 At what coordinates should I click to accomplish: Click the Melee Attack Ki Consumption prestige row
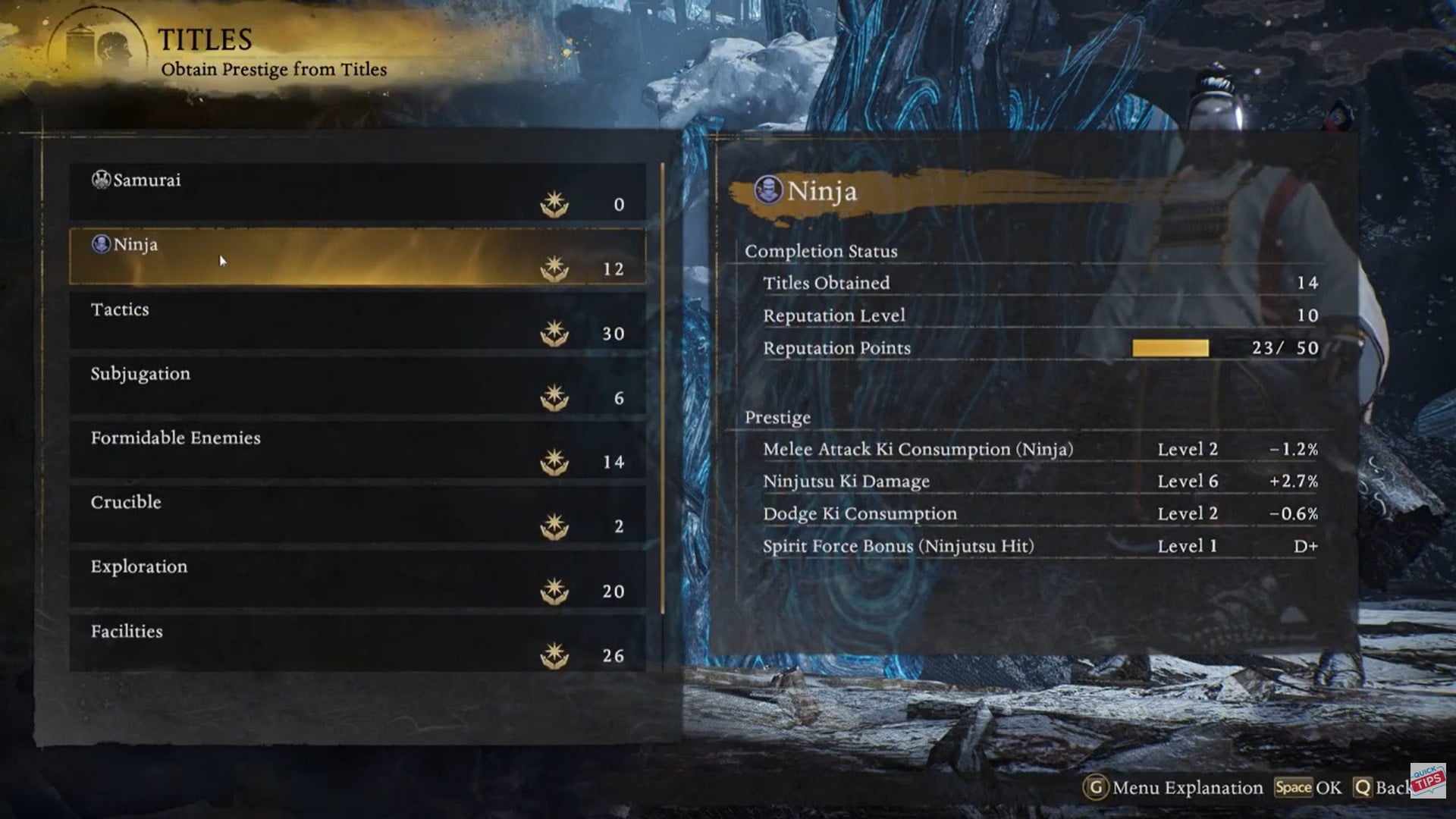(1039, 450)
